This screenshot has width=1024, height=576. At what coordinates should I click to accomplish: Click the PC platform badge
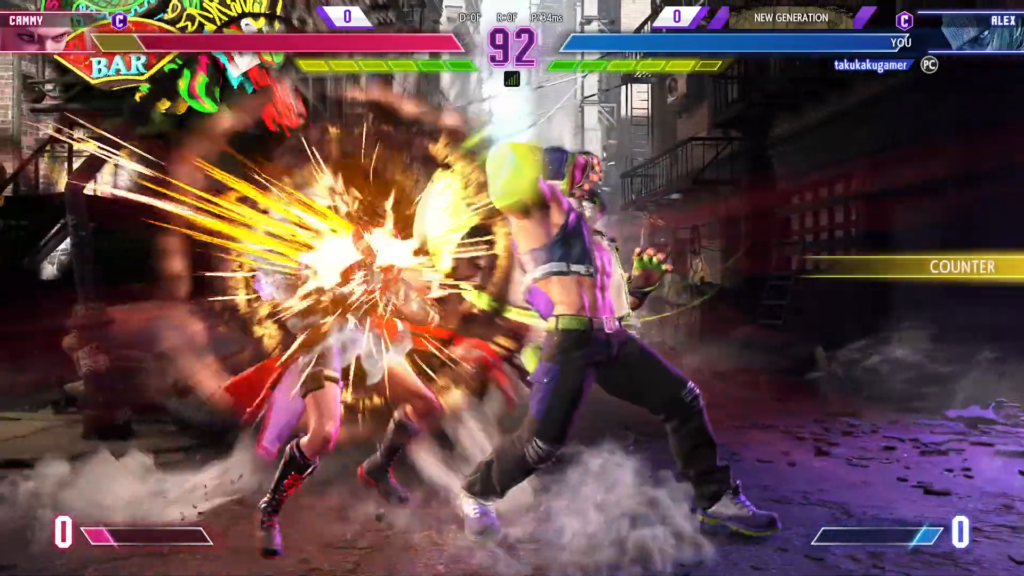click(x=929, y=65)
